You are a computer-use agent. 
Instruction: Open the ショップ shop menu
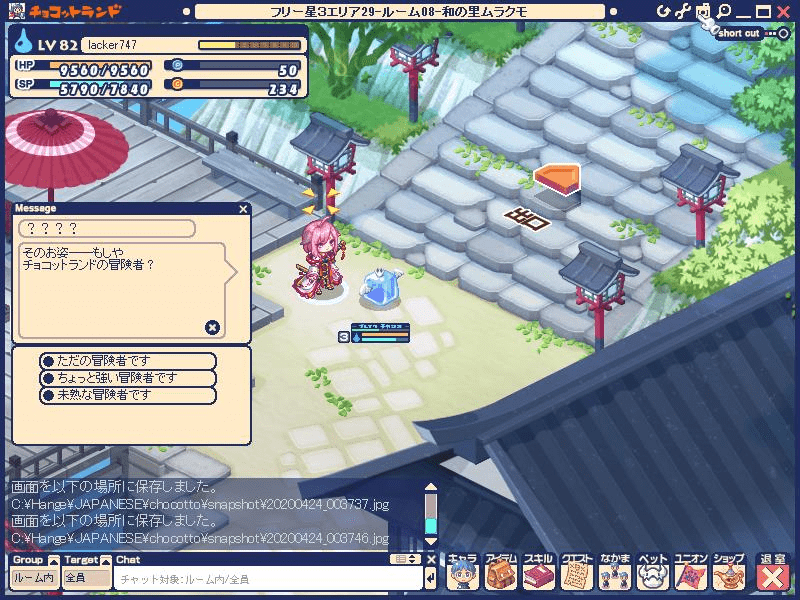728,573
